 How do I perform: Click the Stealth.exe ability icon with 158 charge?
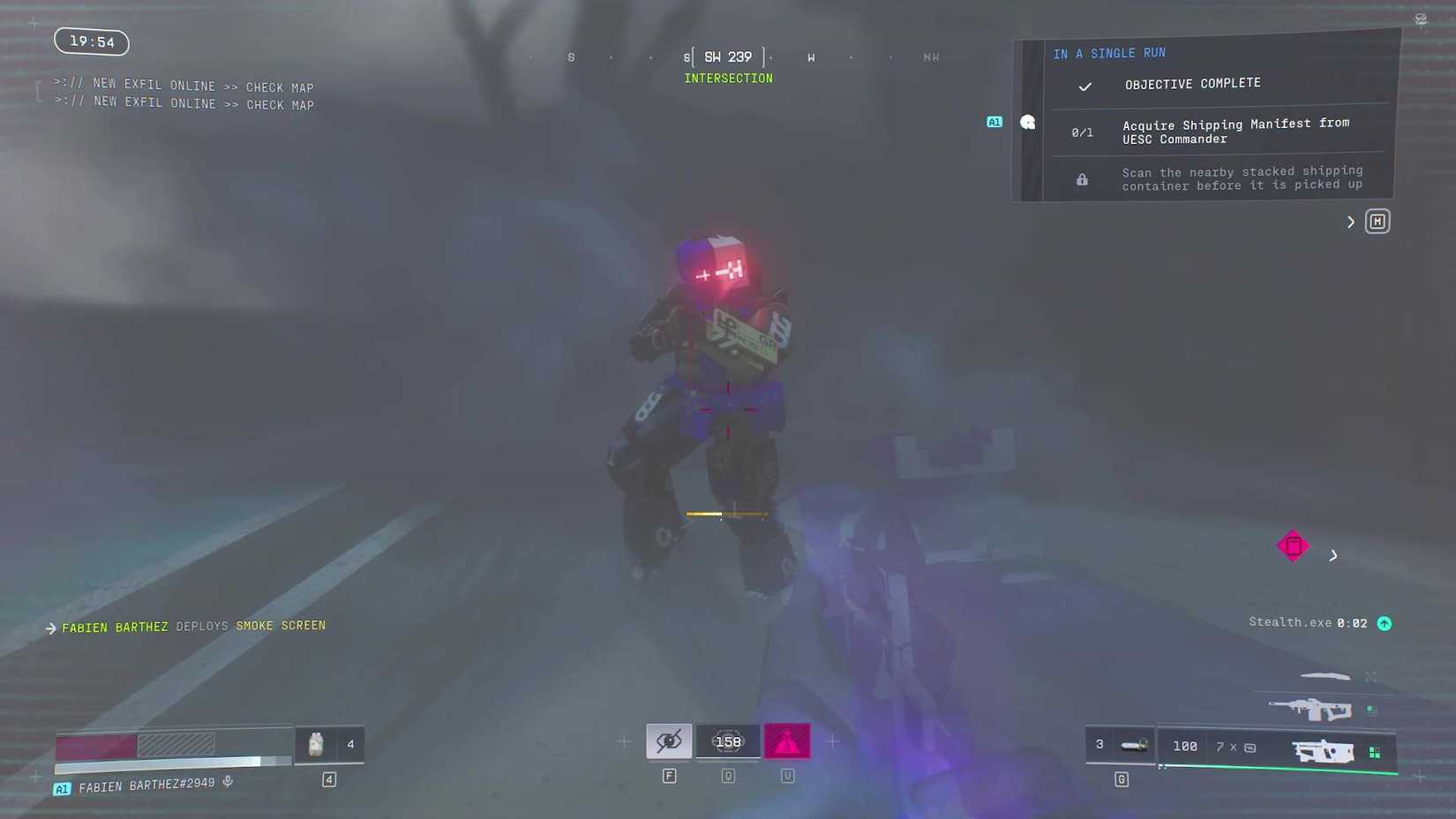click(x=727, y=741)
